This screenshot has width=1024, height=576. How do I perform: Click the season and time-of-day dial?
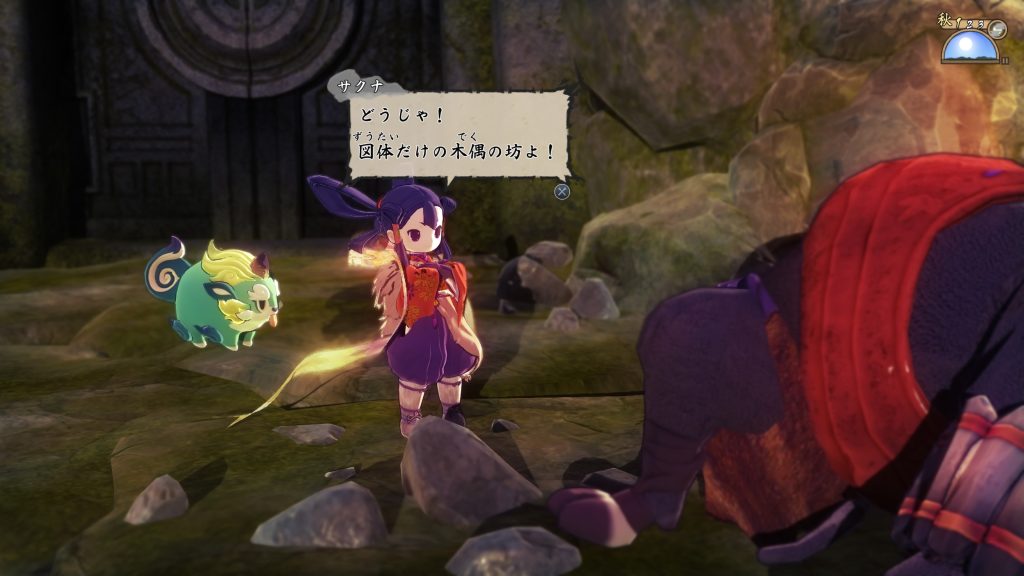973,40
